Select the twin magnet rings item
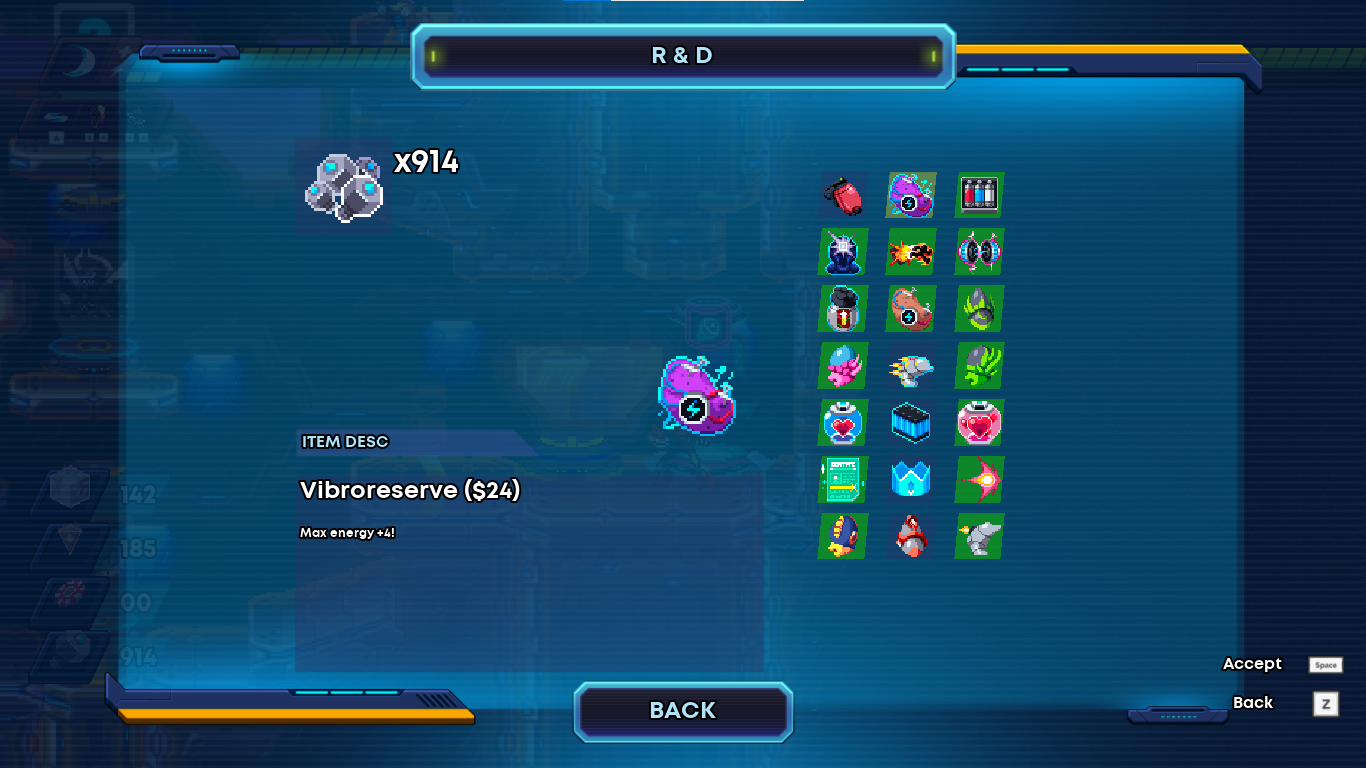Screen dimensions: 1366x768 [x=979, y=251]
